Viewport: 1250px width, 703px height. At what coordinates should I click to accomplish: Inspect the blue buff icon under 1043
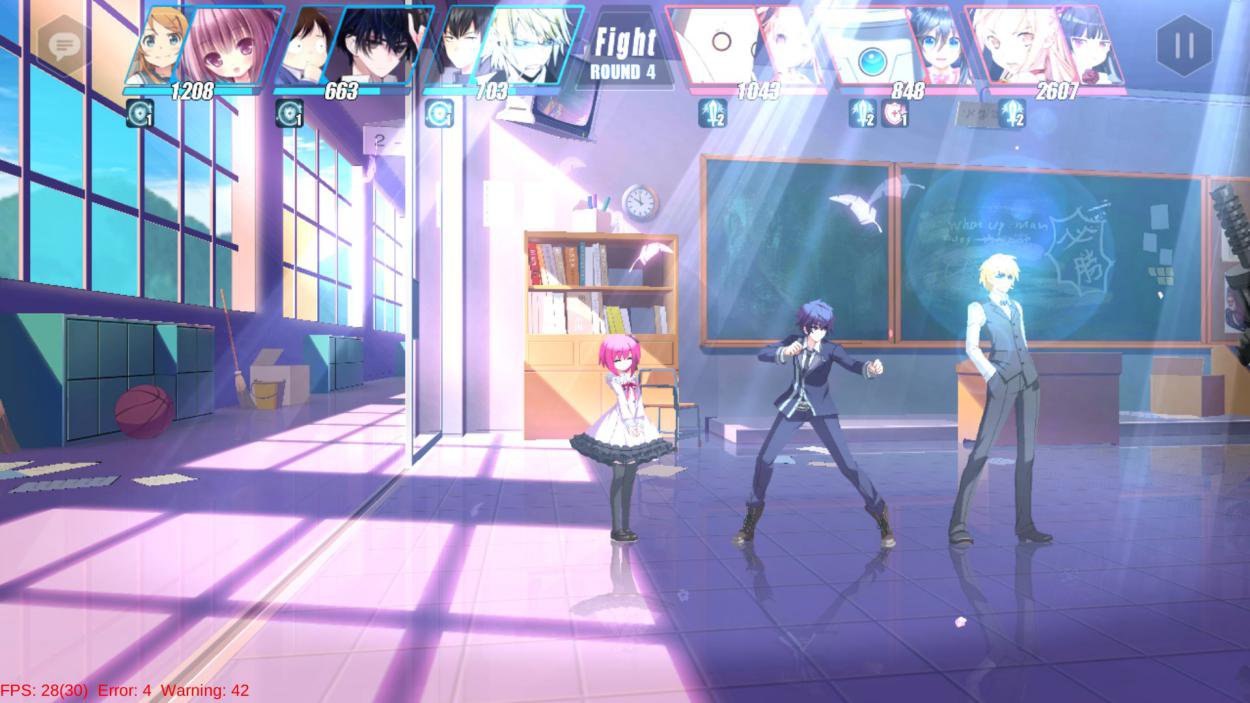pos(712,113)
